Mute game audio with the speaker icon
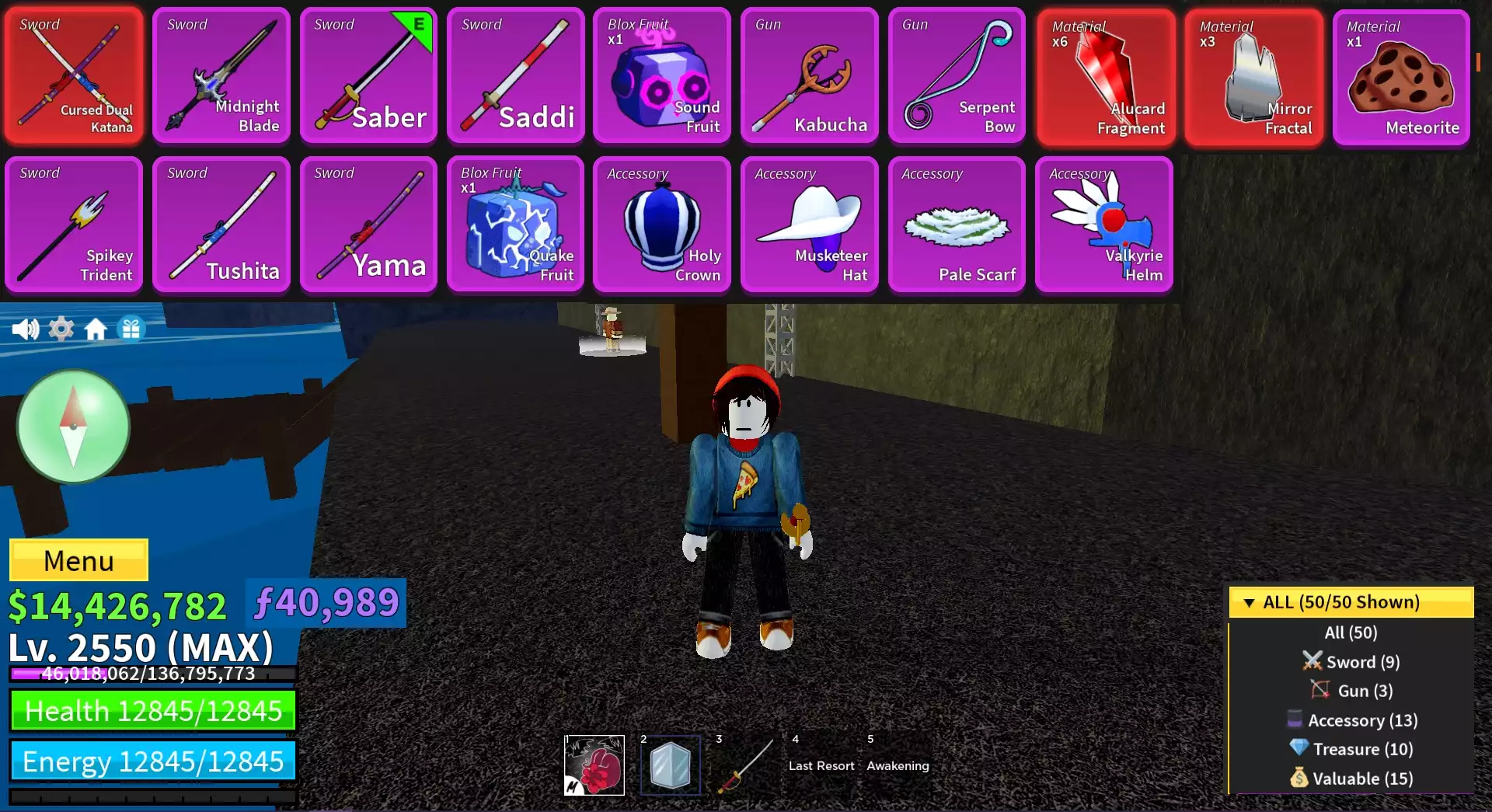 point(26,329)
